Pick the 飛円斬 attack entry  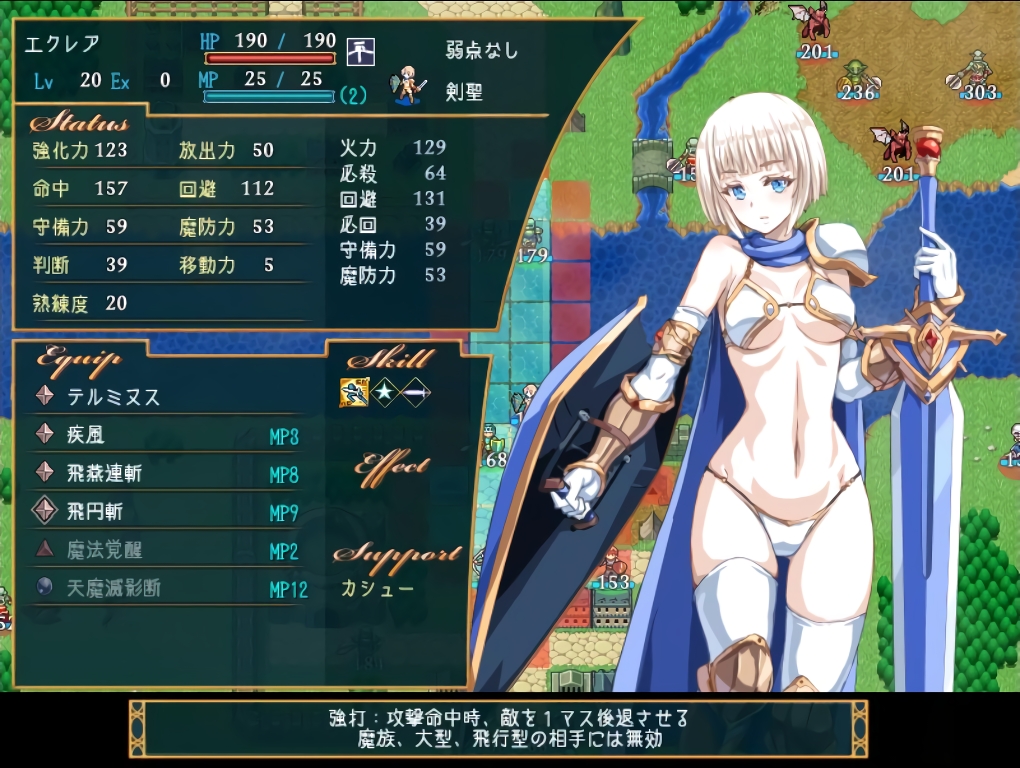(x=95, y=512)
